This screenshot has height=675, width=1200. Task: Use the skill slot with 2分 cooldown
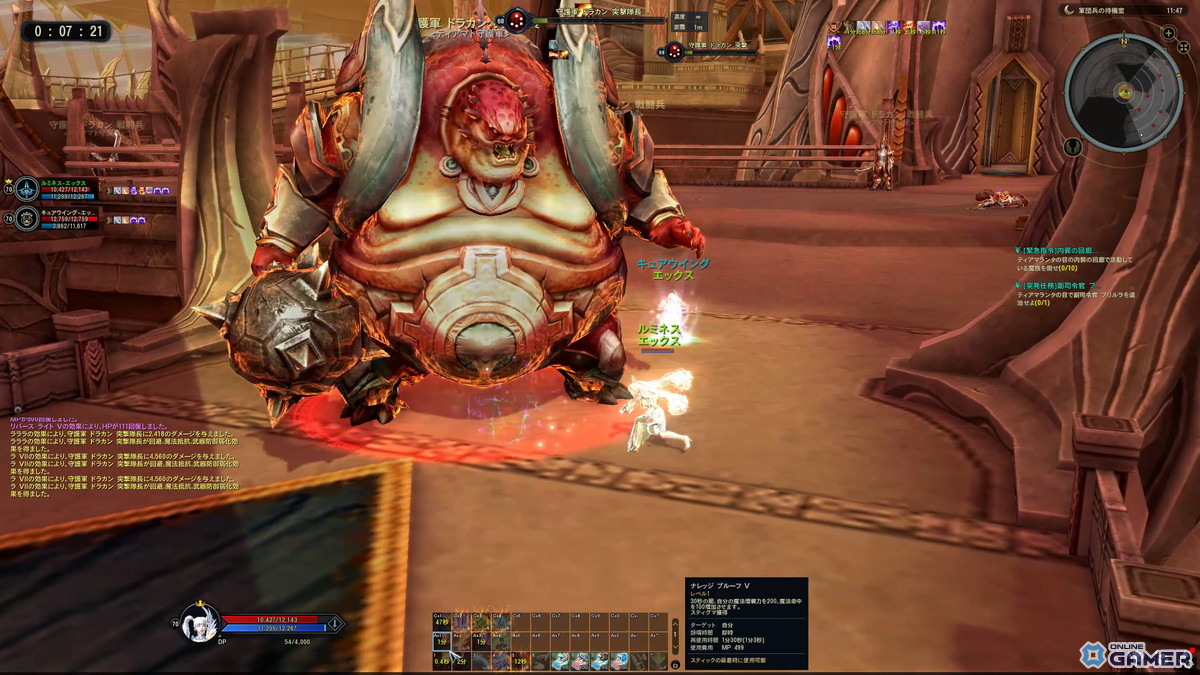461,661
